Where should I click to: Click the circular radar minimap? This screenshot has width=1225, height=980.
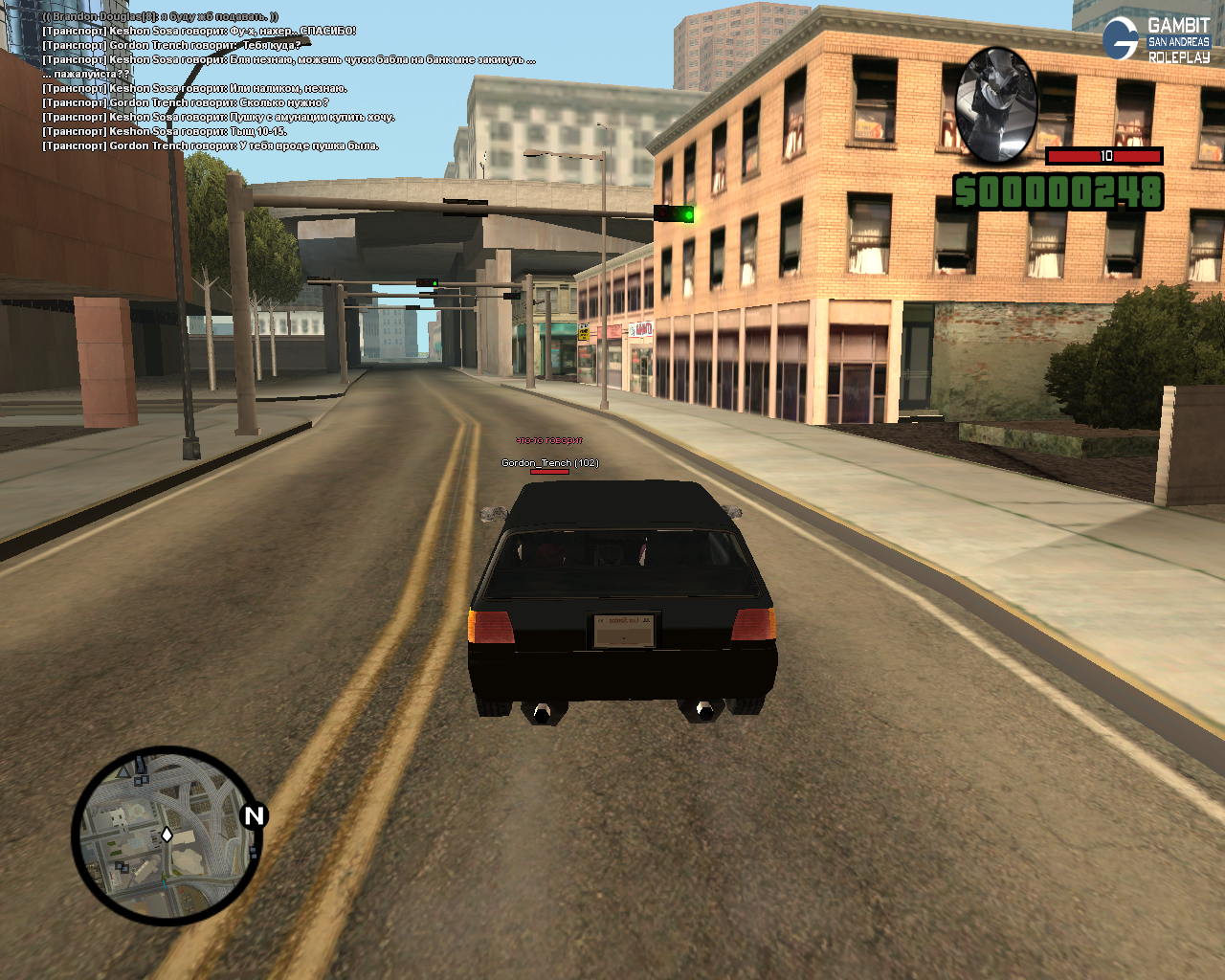coord(163,837)
